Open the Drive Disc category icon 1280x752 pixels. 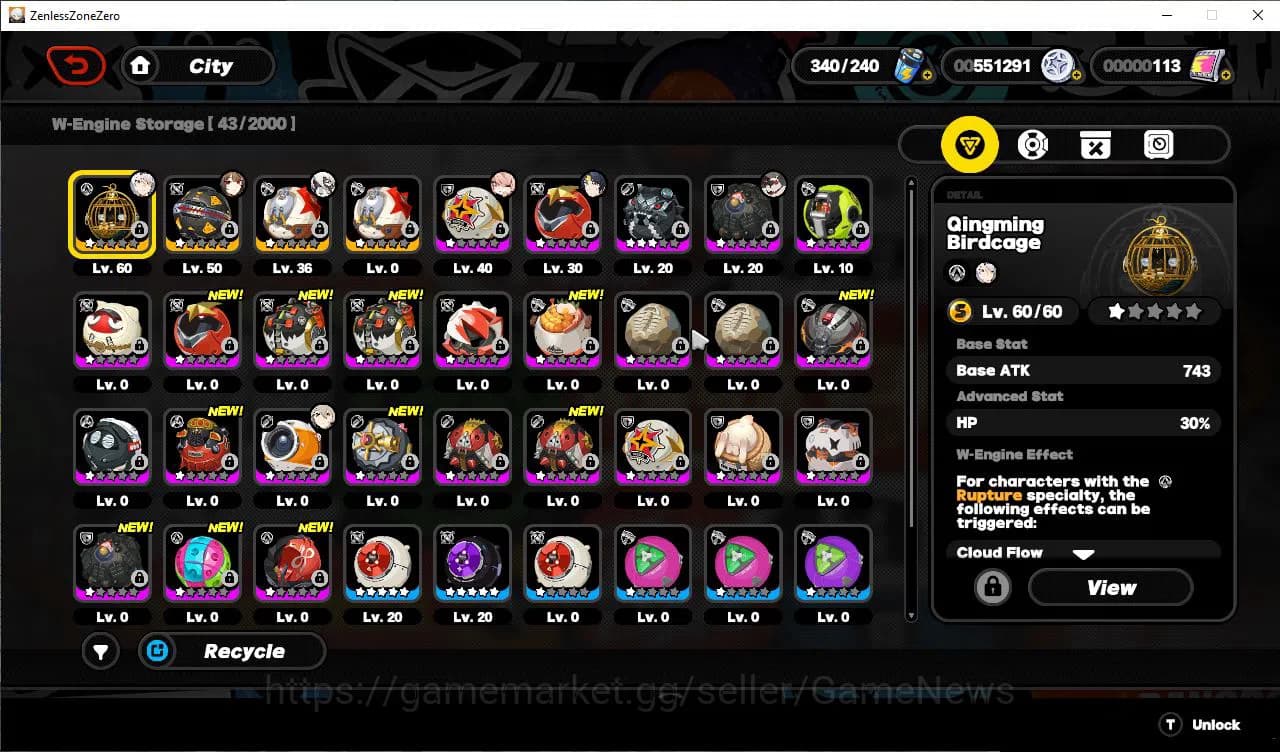(x=1033, y=144)
